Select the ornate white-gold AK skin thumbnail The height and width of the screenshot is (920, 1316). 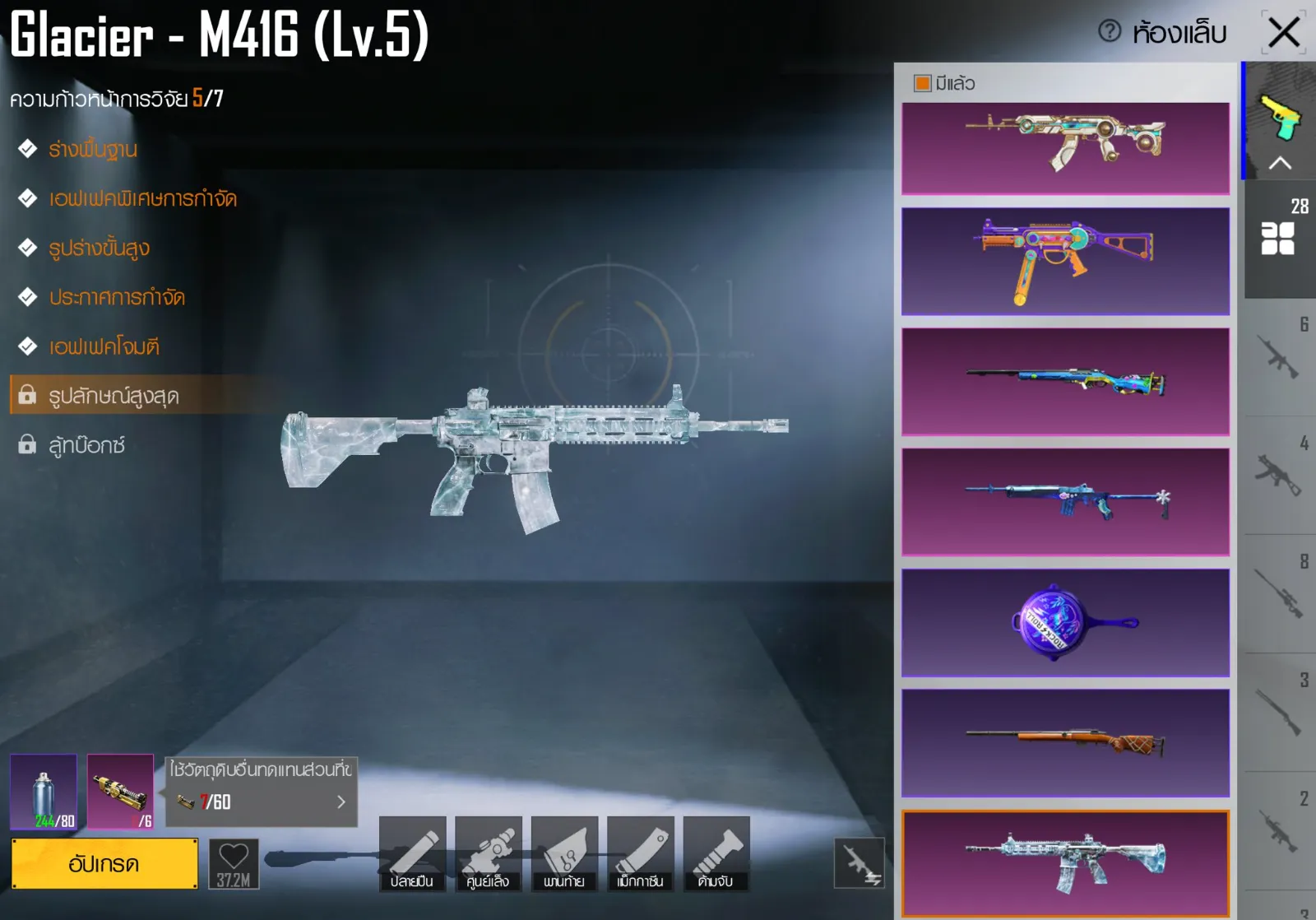1065,148
